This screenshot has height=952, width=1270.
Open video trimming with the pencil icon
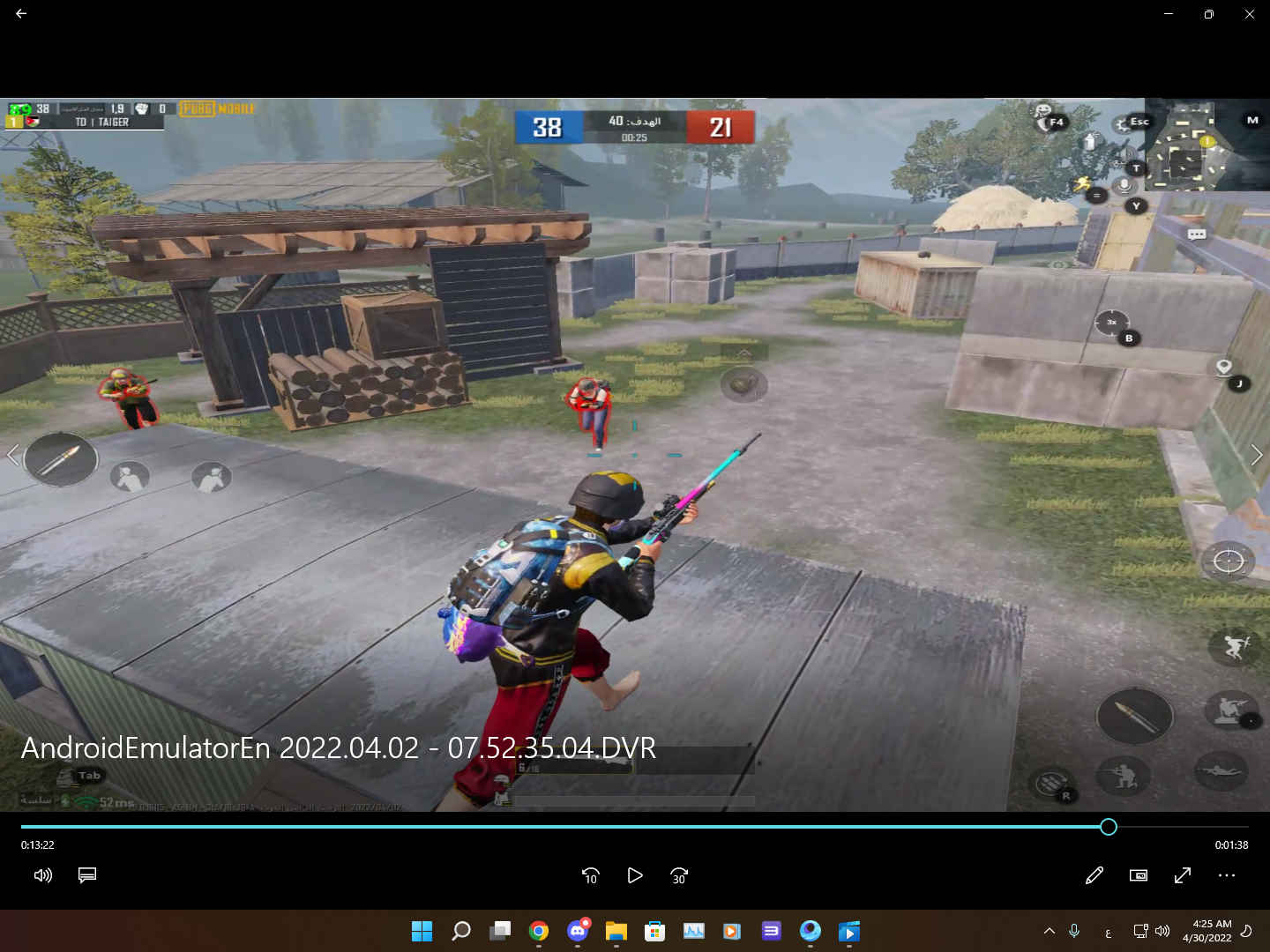(x=1094, y=875)
